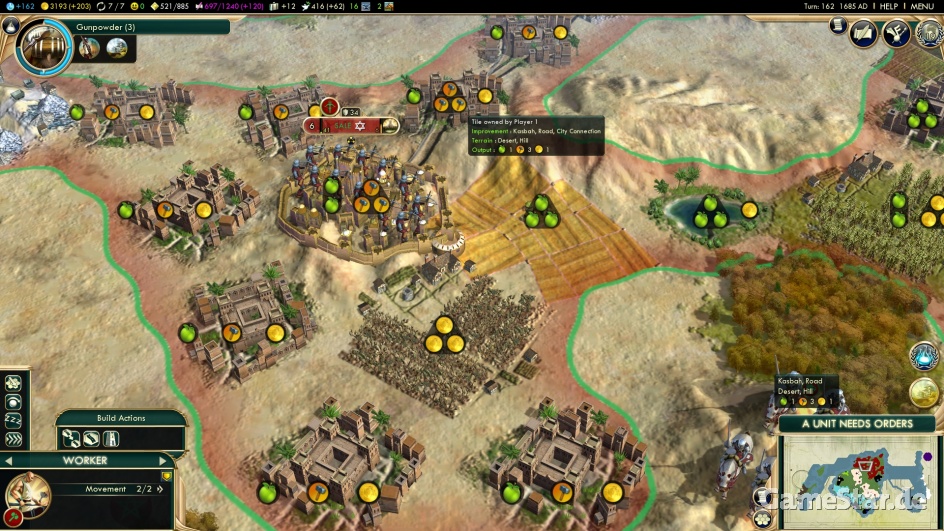Automate the worker unit
The image size is (944, 531).
click(14, 439)
